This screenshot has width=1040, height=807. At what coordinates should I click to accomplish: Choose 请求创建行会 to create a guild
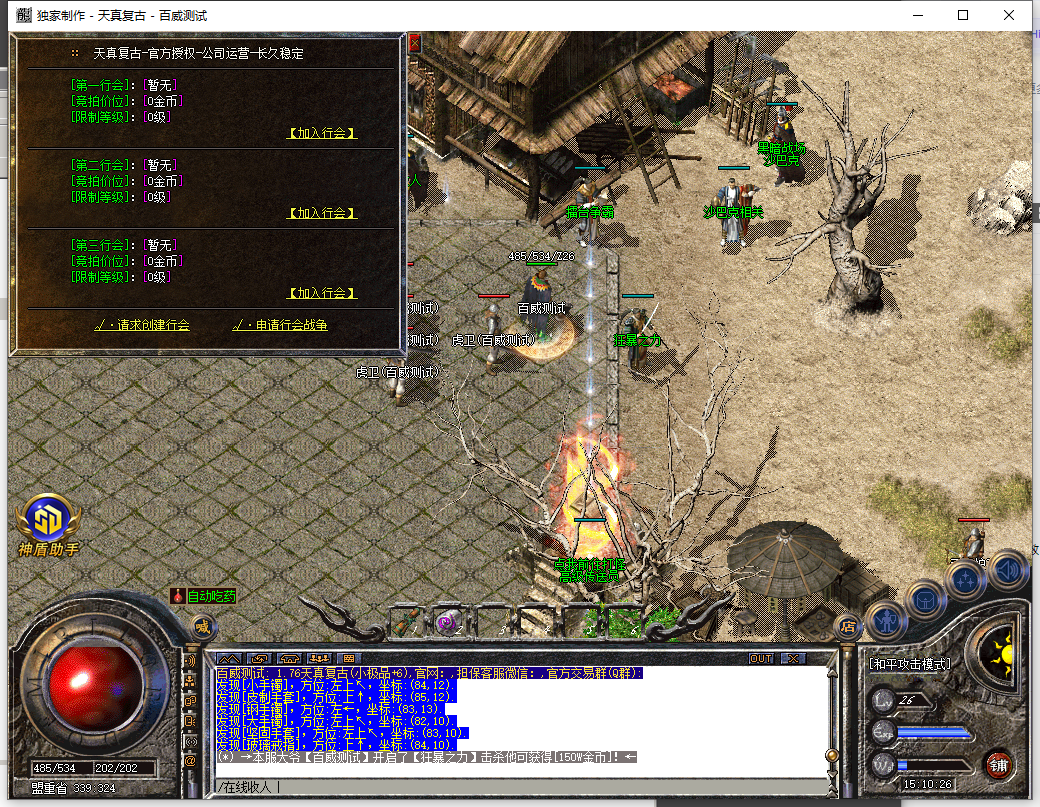[142, 325]
